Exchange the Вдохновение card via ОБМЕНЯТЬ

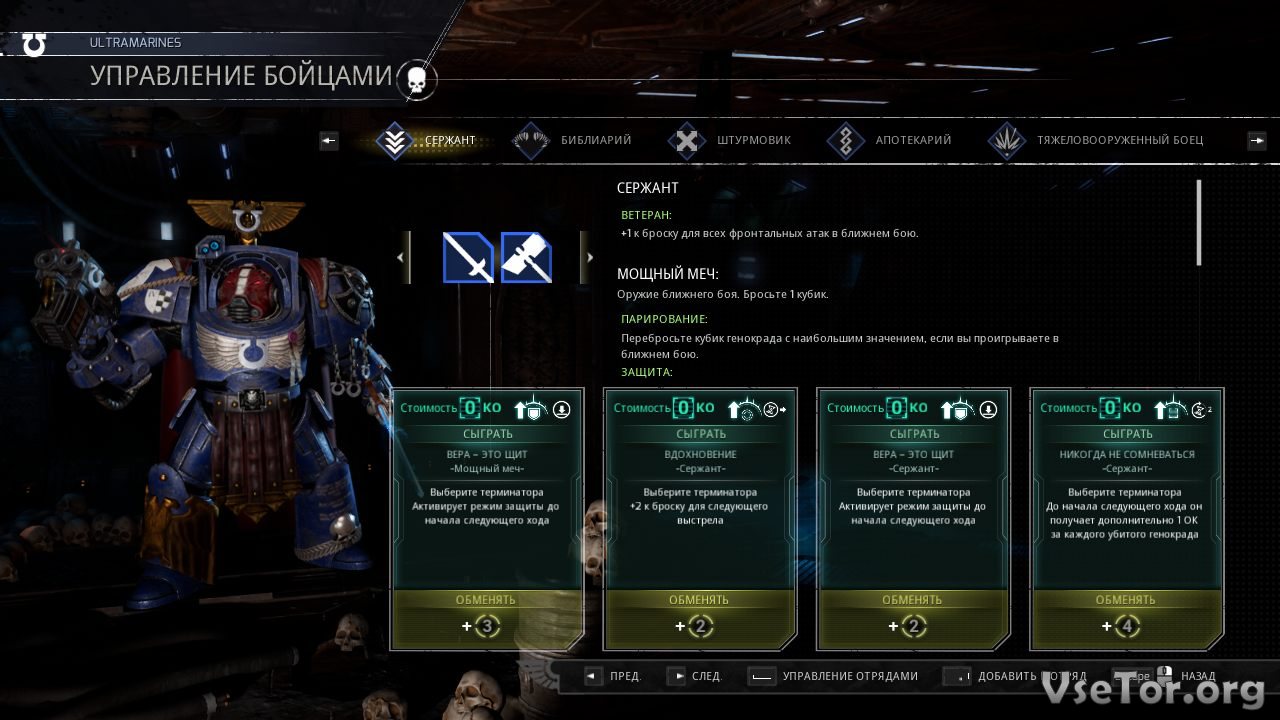point(699,600)
